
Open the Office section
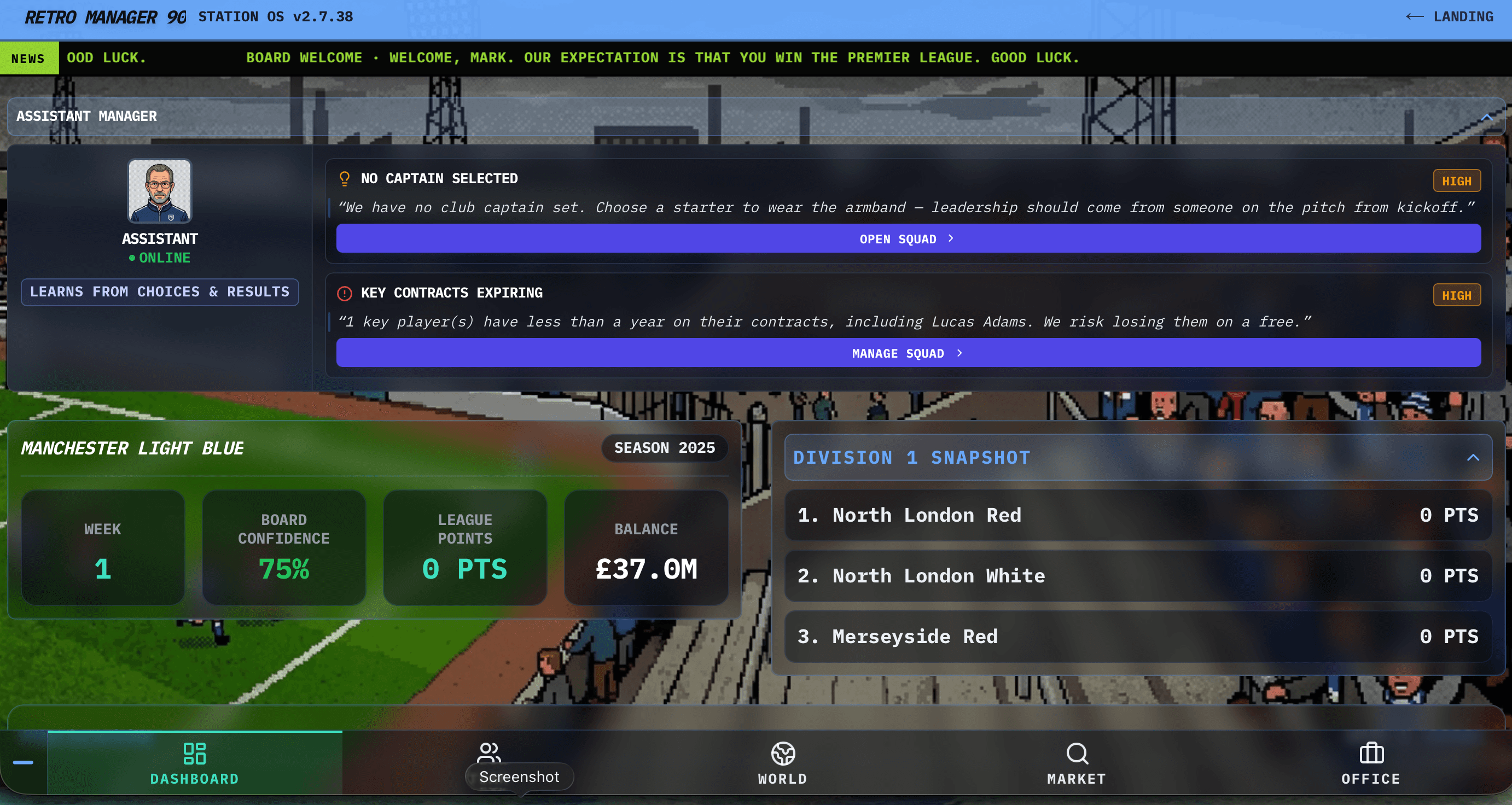1370,763
